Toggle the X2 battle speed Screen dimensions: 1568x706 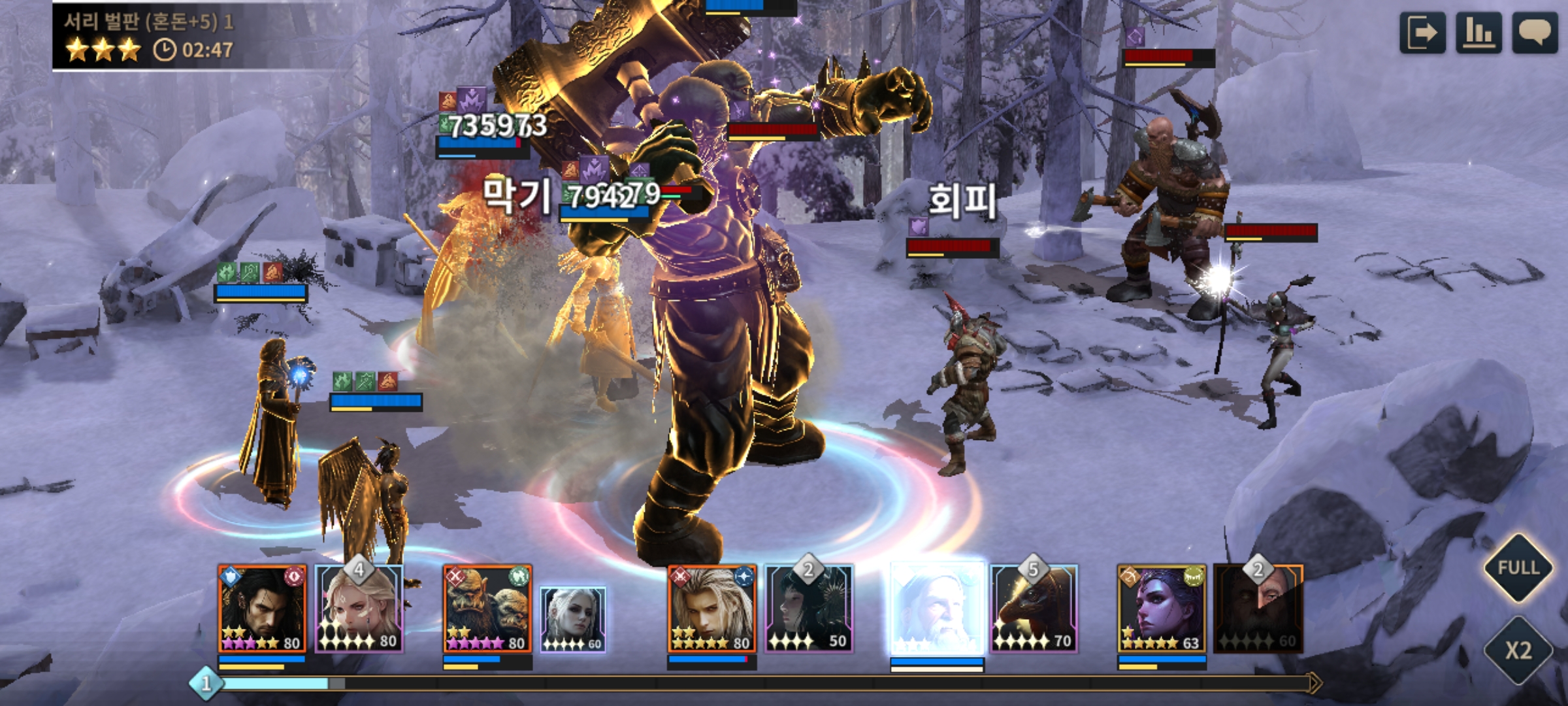(1518, 650)
